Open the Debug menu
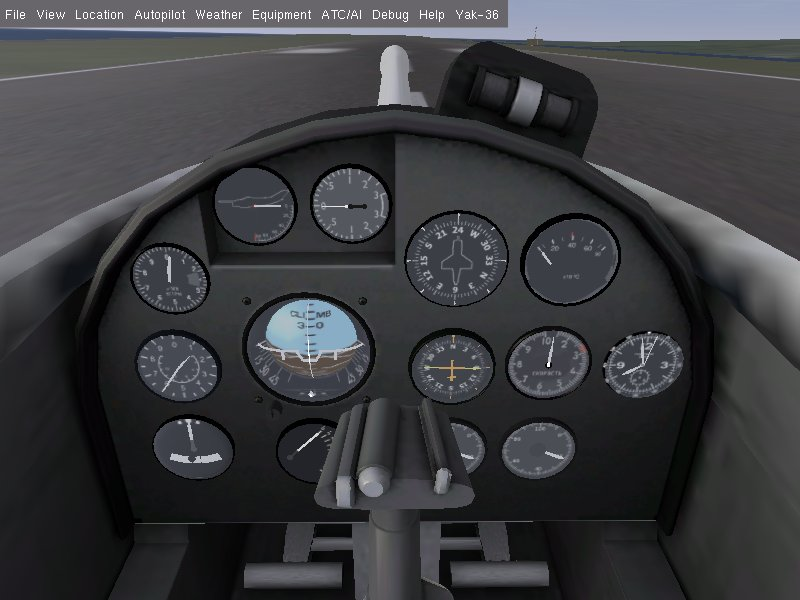 [390, 15]
